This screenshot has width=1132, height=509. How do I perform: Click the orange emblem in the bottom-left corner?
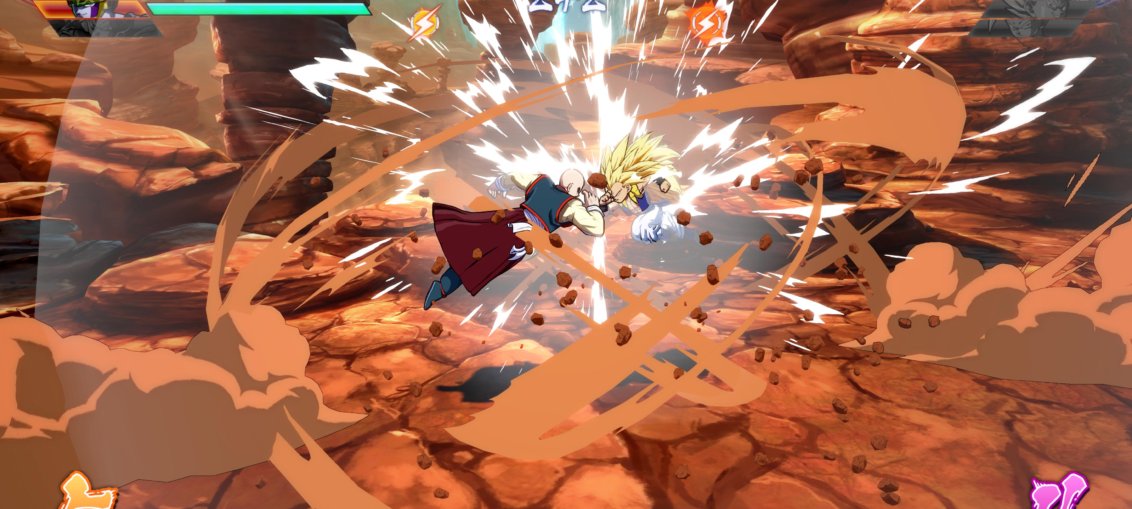85,491
